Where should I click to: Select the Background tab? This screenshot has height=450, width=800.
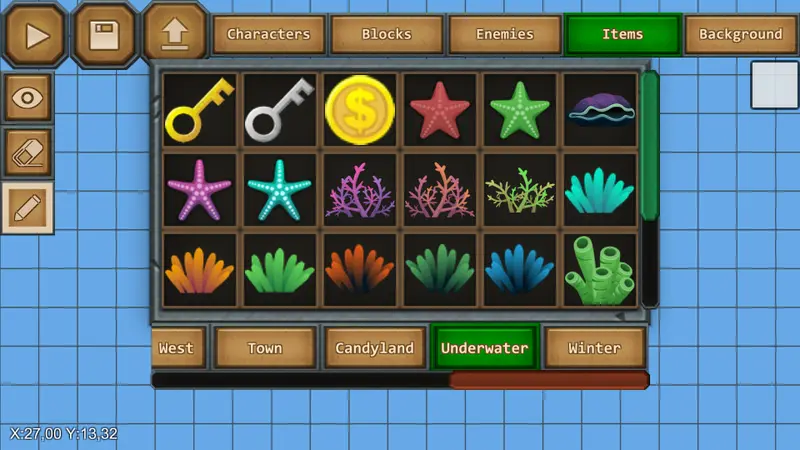[740, 34]
